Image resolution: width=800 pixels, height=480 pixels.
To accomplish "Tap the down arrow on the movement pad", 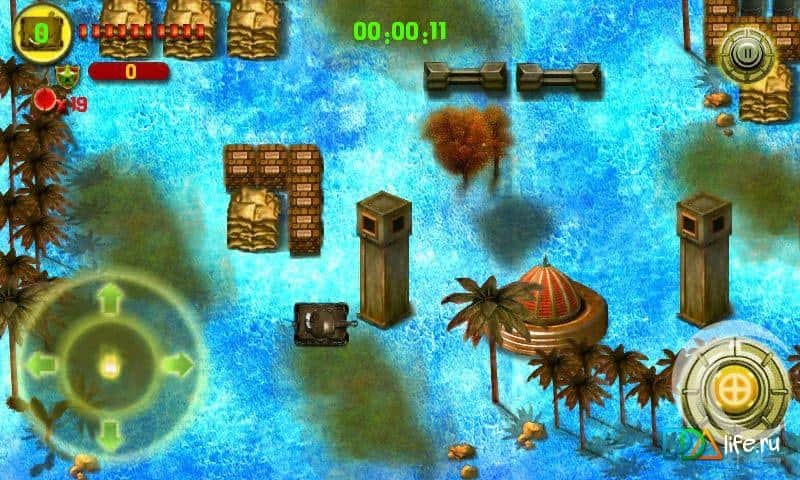I will click(x=108, y=434).
